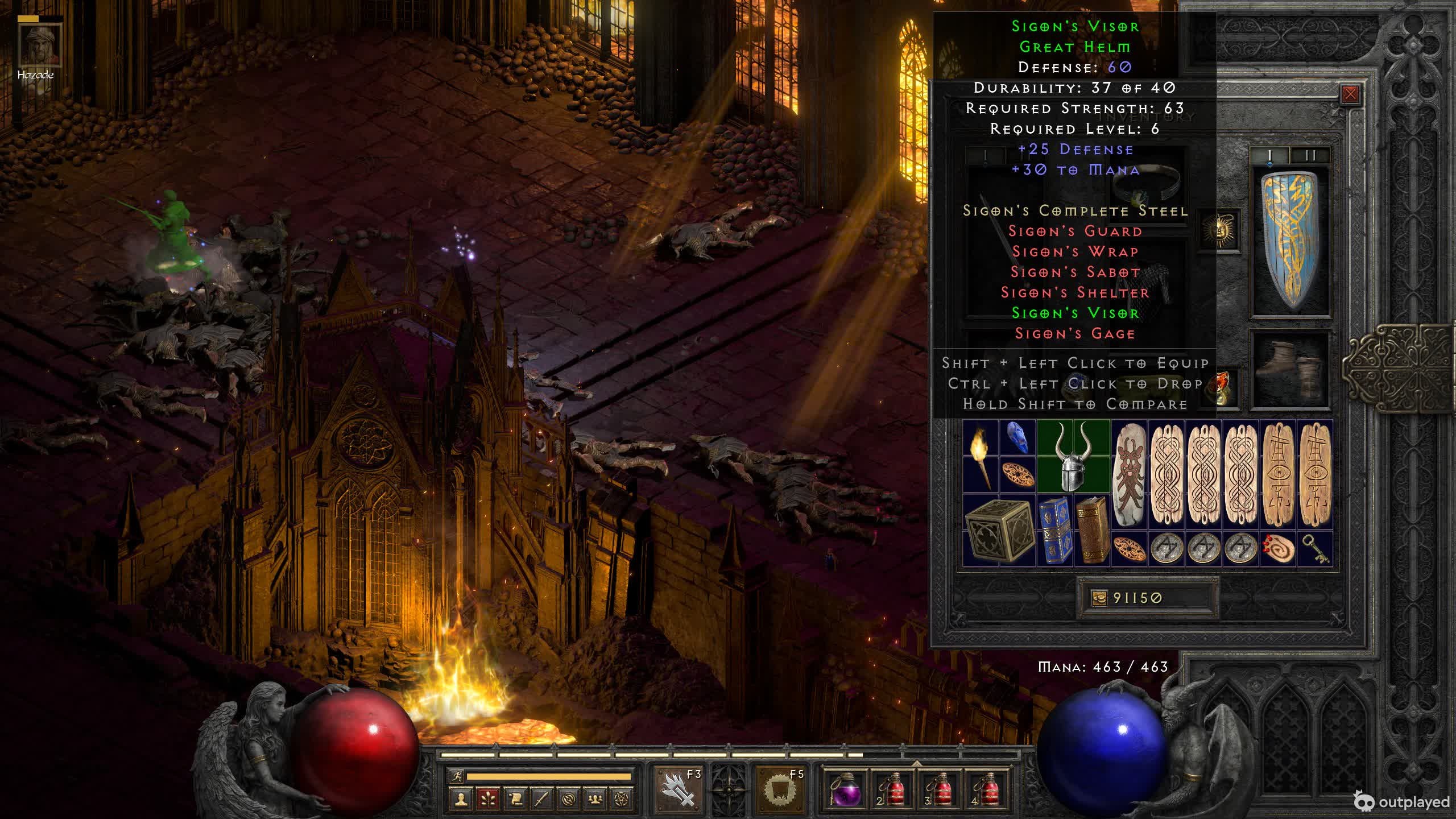This screenshot has height=819, width=1456.
Task: Select the white demon-face grand charm
Action: (x=1129, y=475)
